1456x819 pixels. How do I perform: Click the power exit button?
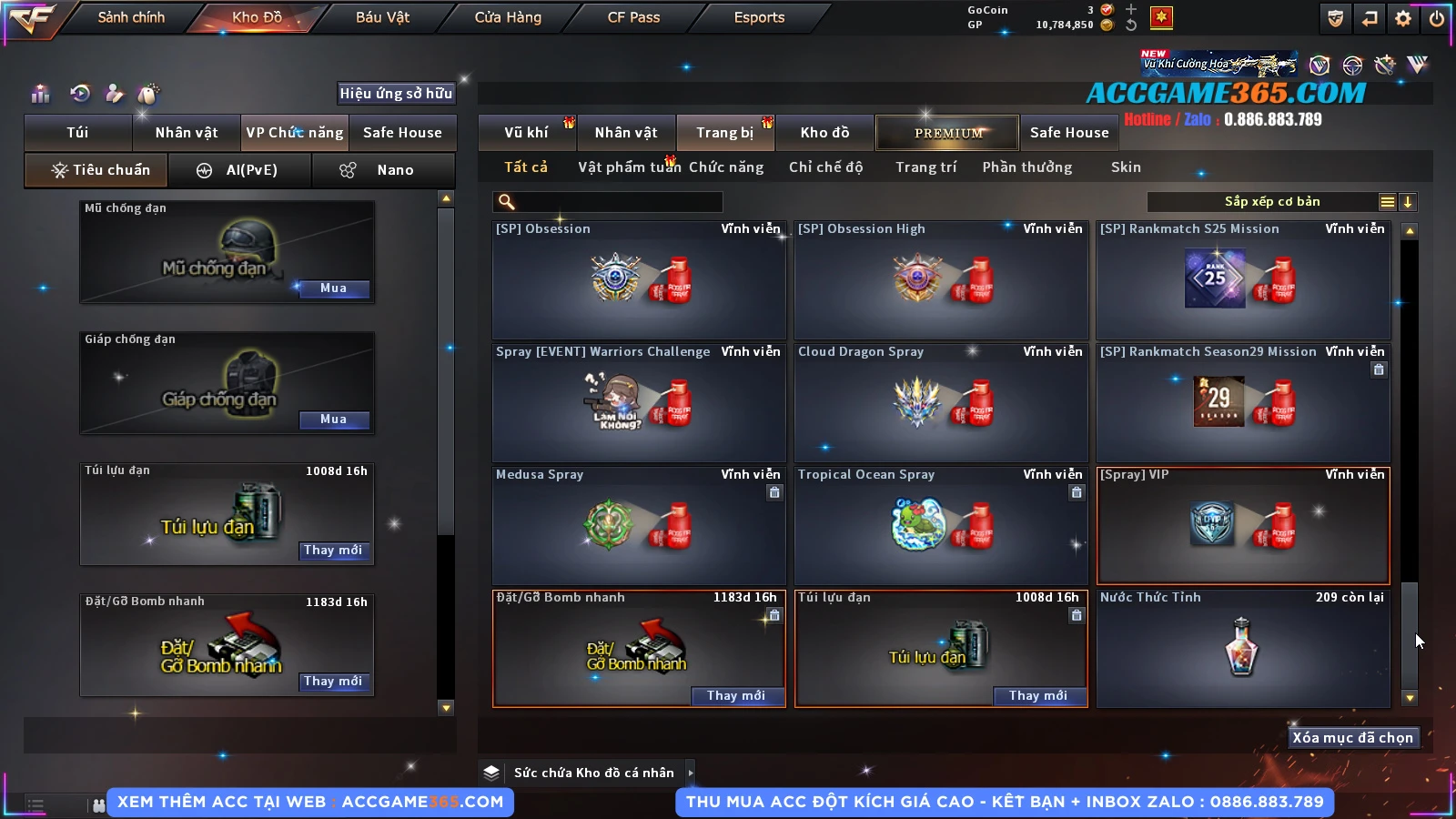point(1437,18)
